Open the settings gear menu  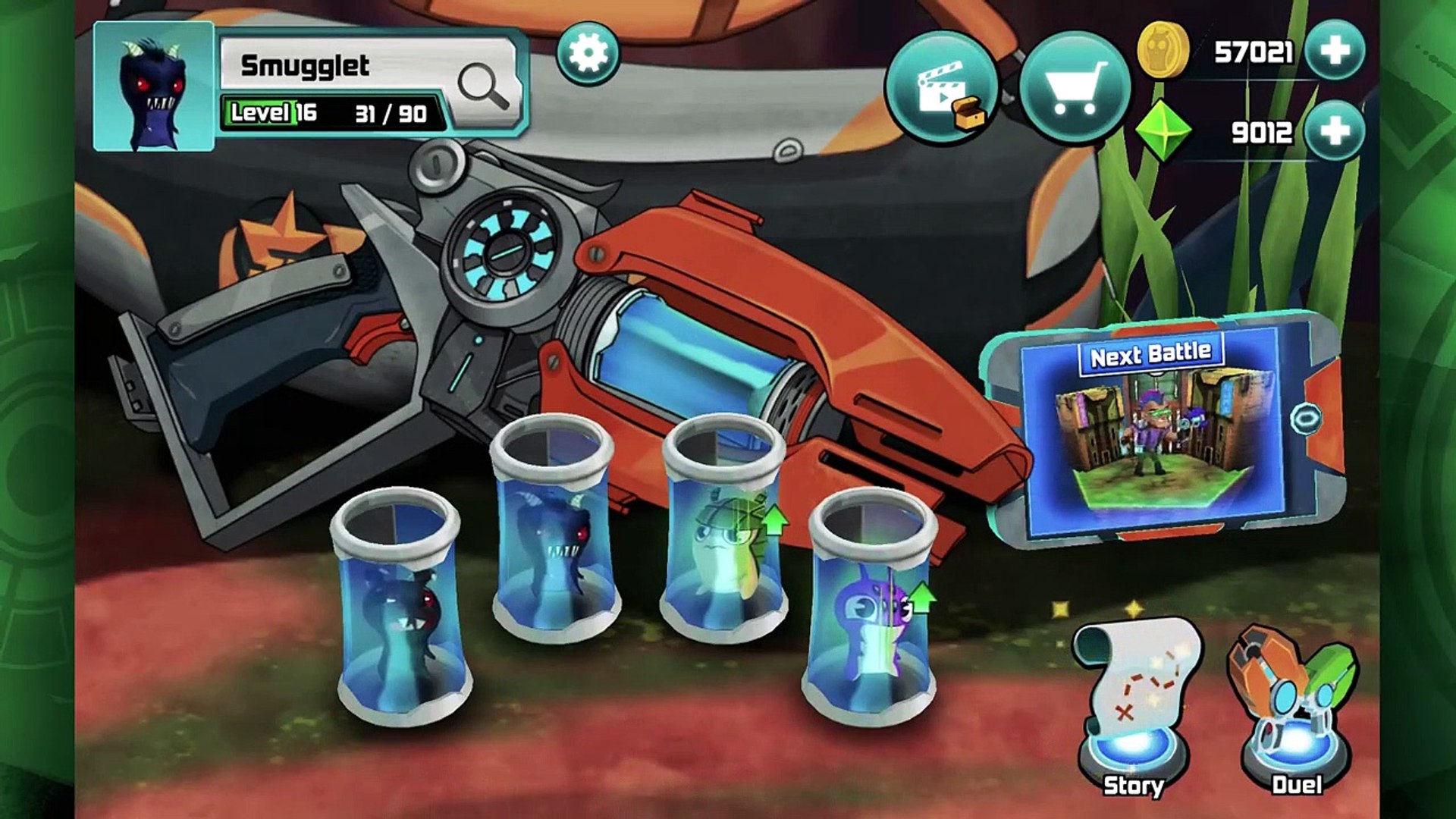pyautogui.click(x=588, y=53)
